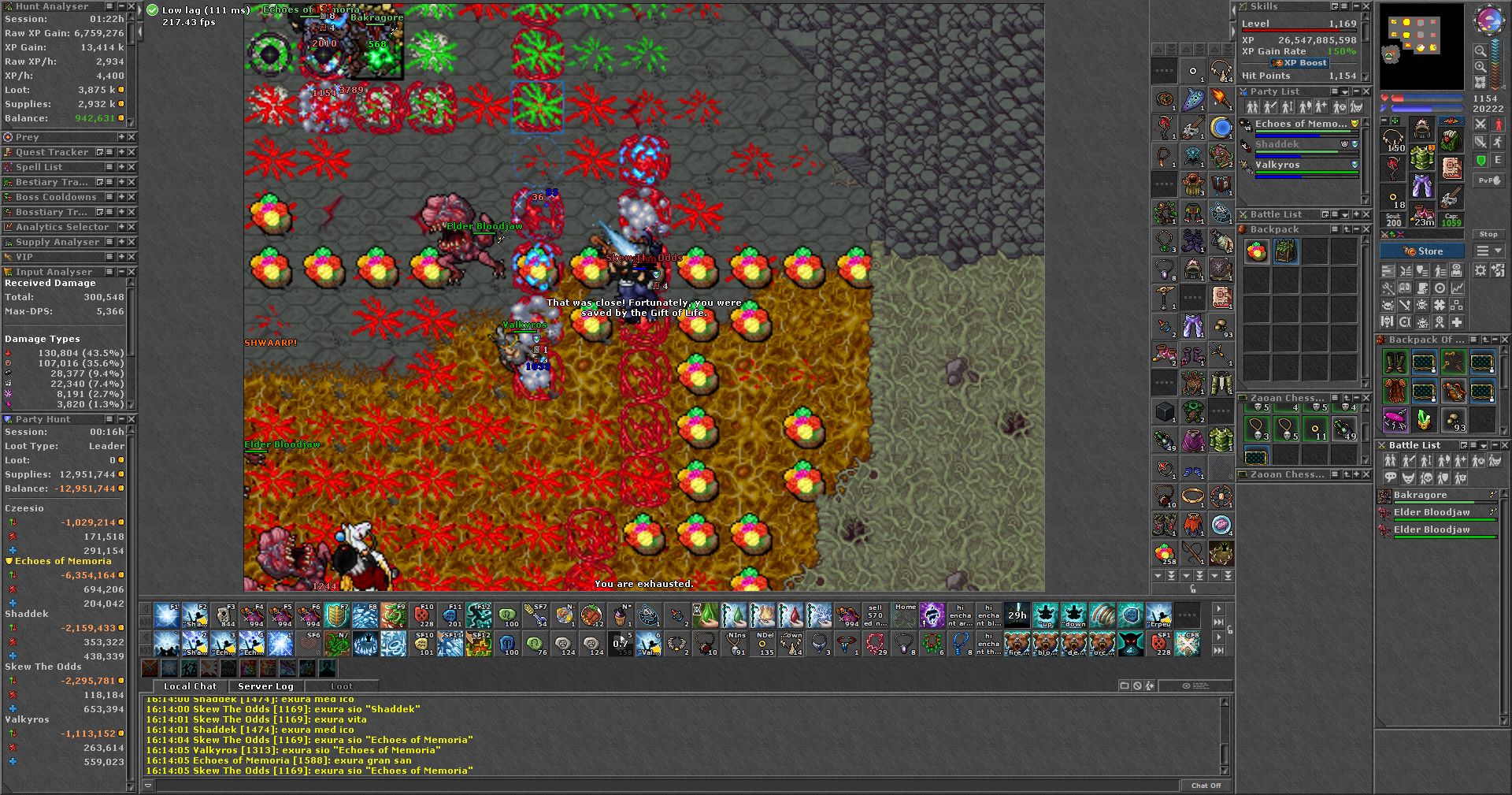Viewport: 1512px width, 795px height.
Task: Target Bakragore in the Battle List
Action: 1420,495
